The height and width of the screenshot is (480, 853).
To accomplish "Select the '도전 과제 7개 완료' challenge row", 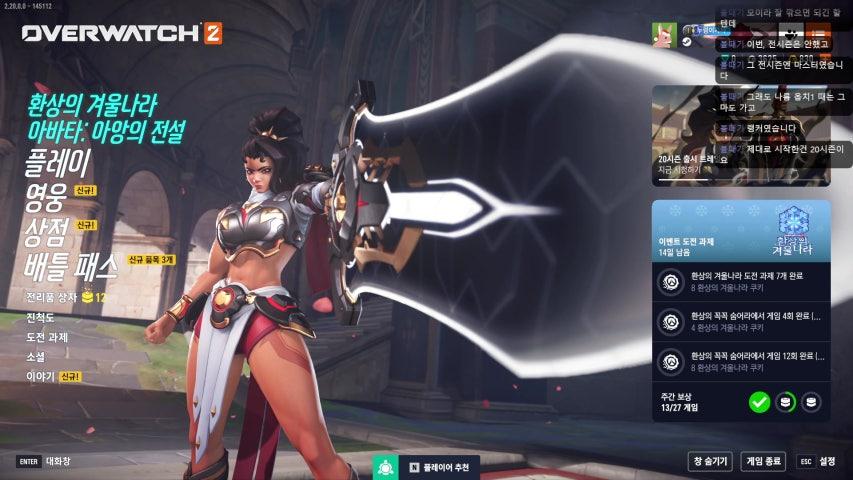I will coord(741,282).
